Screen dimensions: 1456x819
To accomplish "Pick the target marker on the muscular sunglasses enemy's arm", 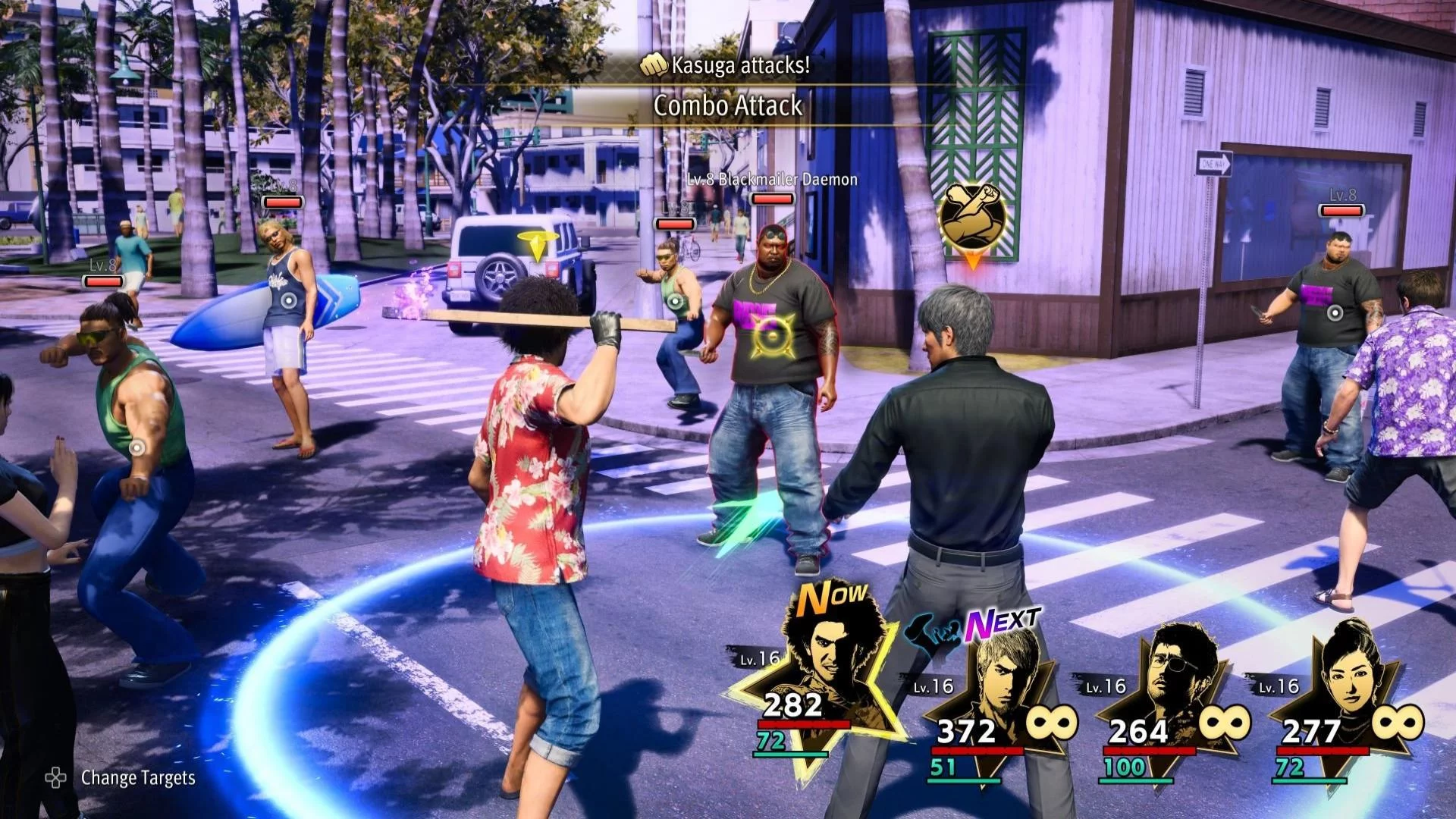I will [x=136, y=447].
